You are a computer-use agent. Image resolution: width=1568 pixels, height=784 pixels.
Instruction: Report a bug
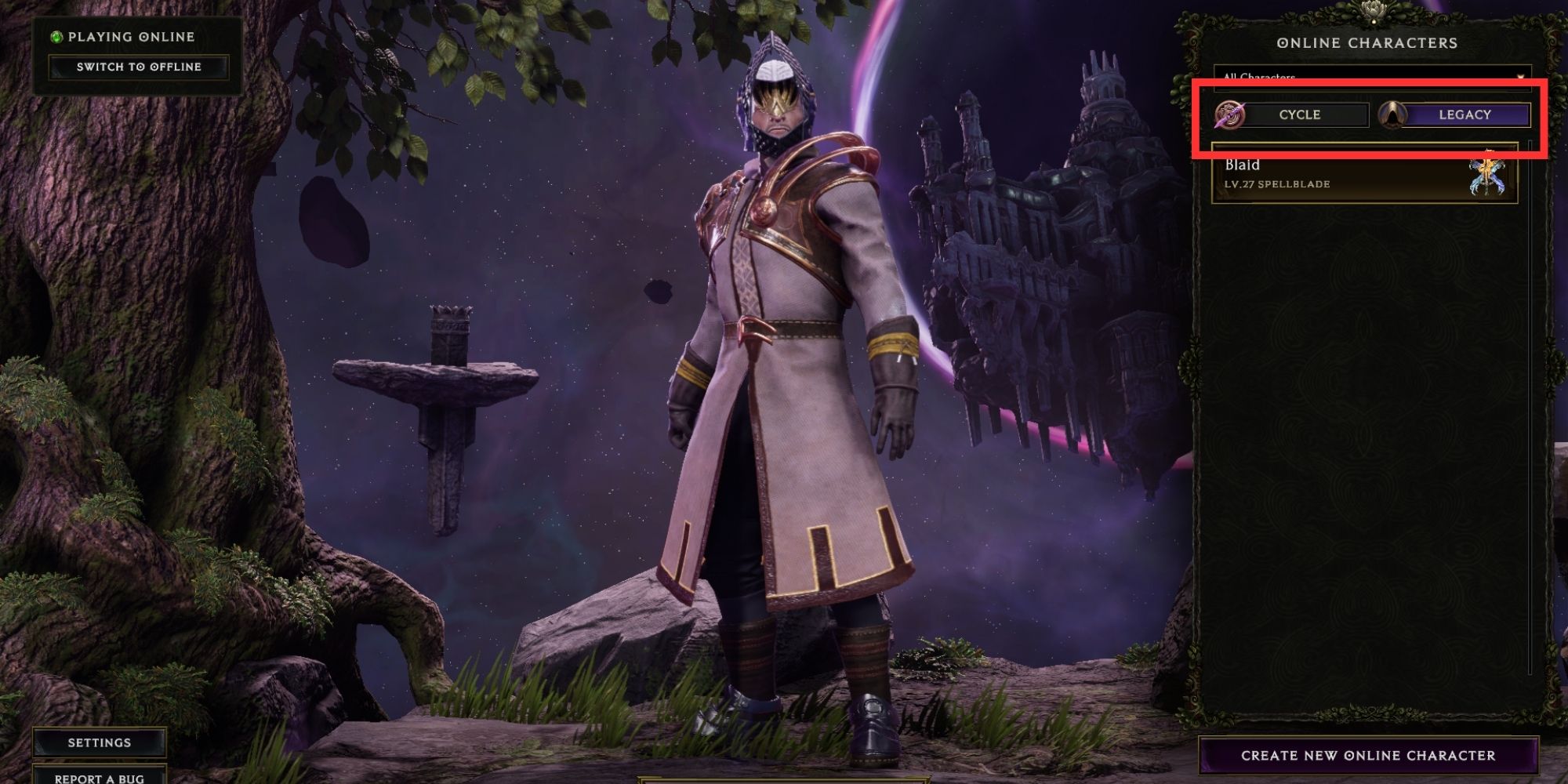click(x=100, y=778)
